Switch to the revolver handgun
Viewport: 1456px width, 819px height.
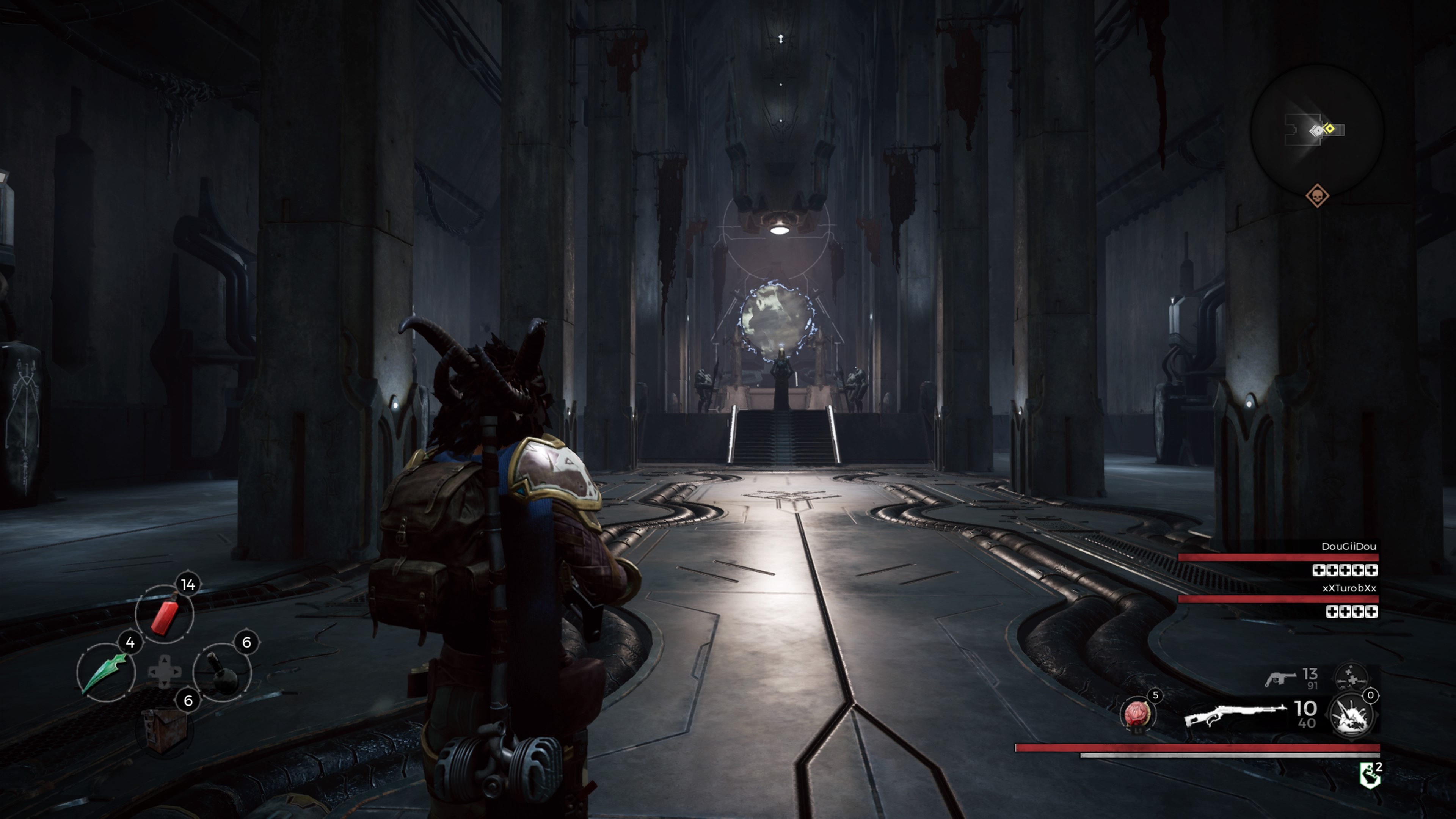tap(1280, 678)
